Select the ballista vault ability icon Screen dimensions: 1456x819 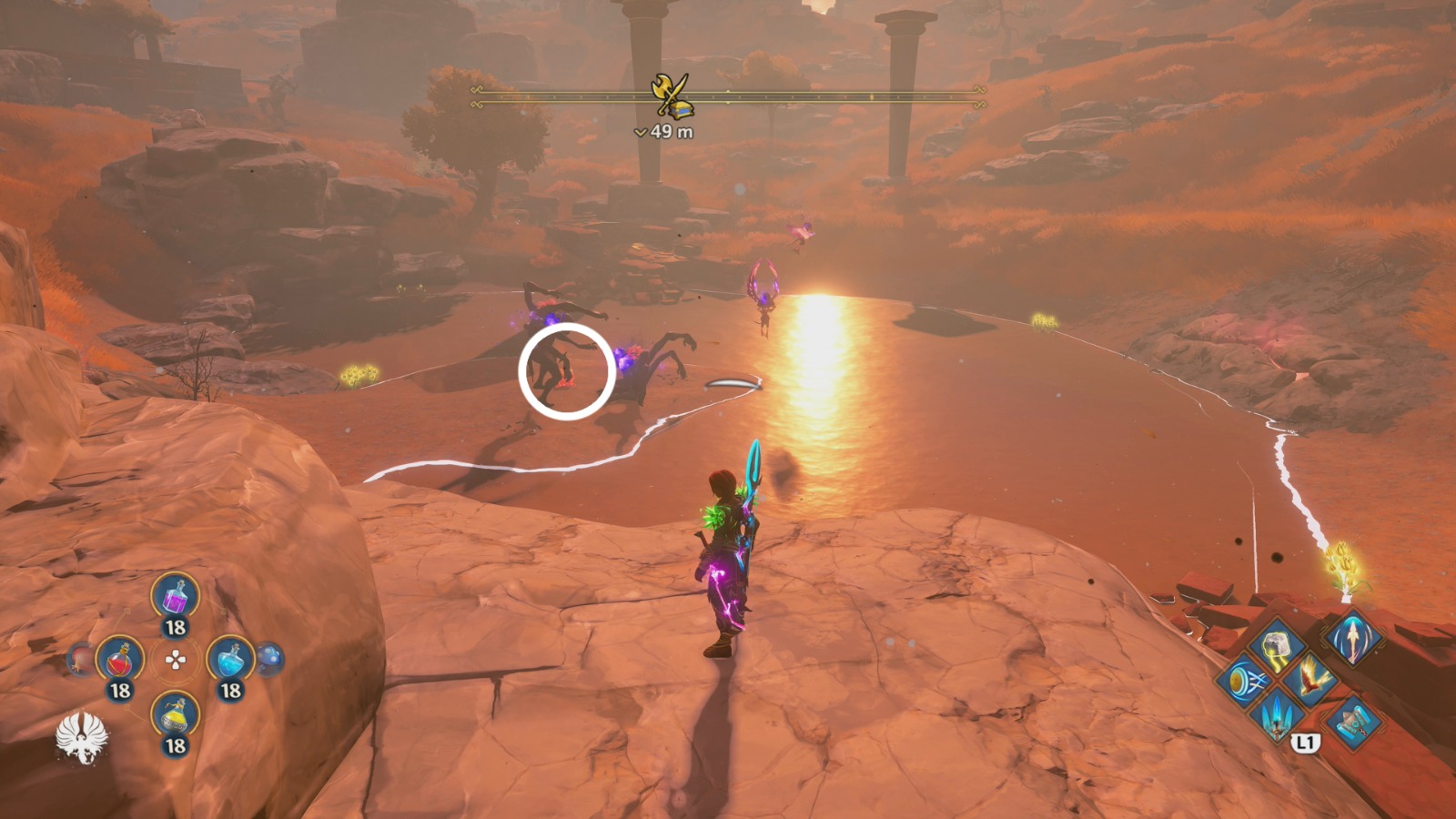coord(1353,722)
